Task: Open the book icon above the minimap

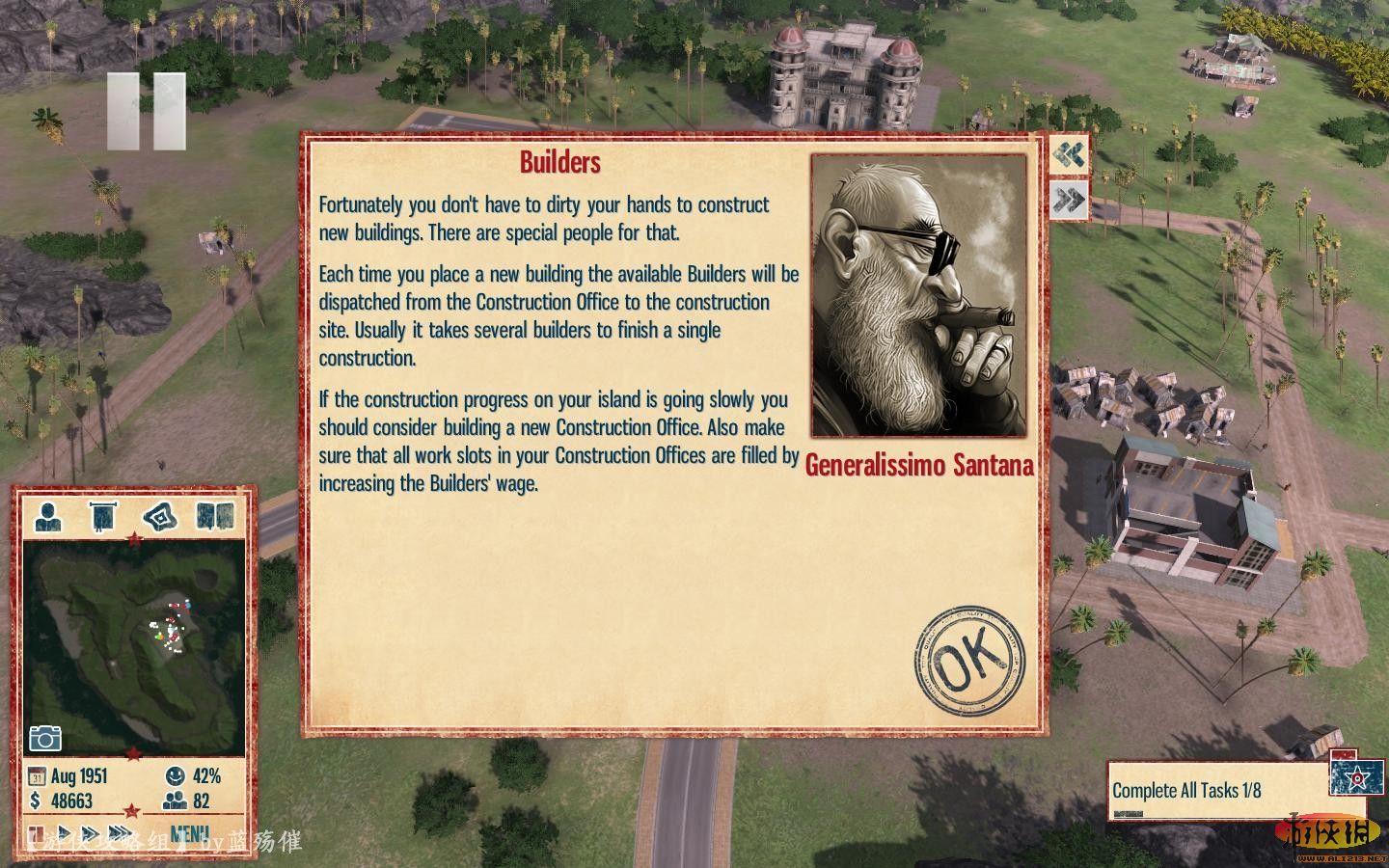Action: click(x=215, y=516)
